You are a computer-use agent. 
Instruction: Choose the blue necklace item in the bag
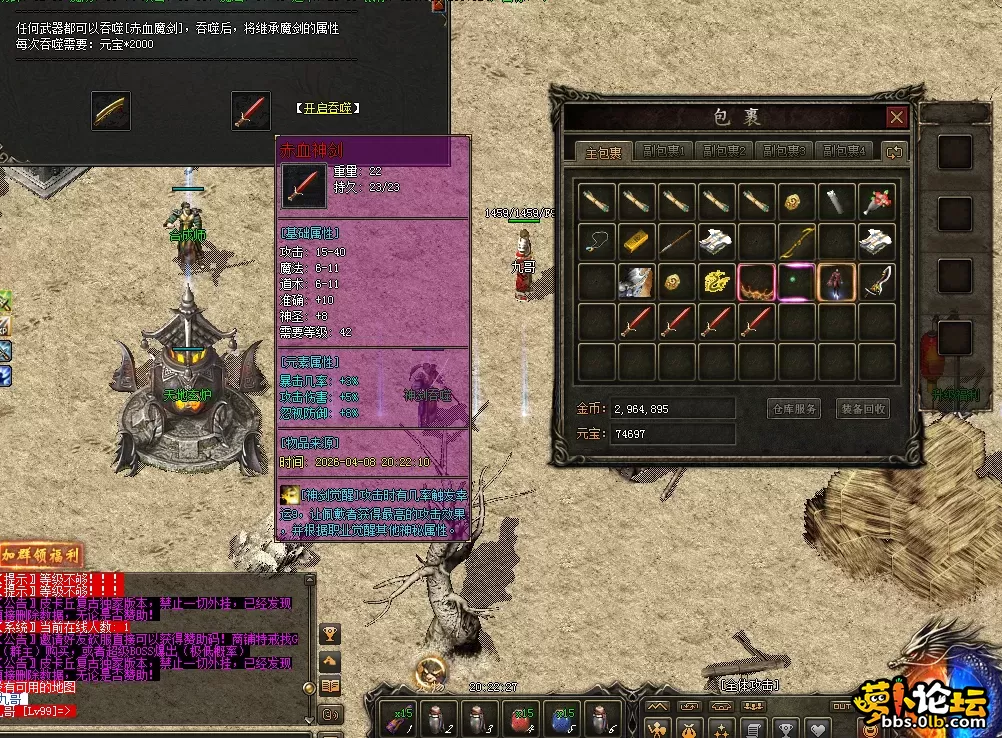tap(597, 241)
